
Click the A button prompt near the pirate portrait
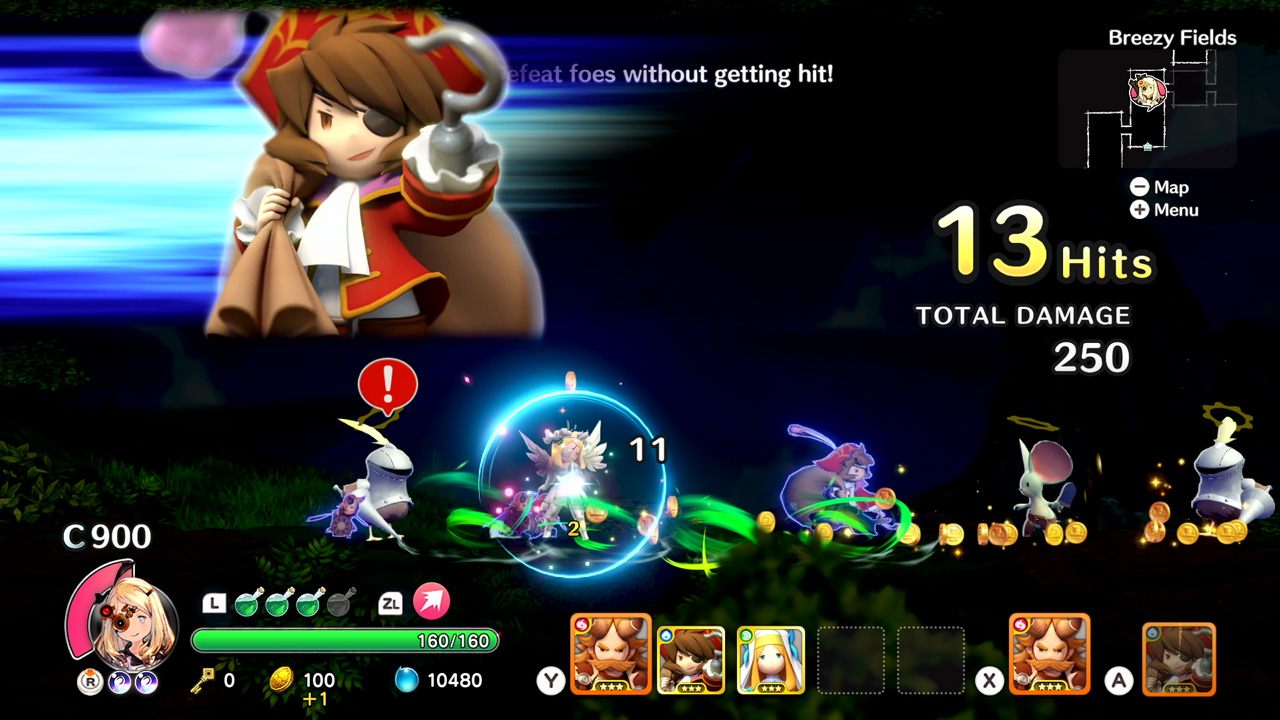[1117, 680]
